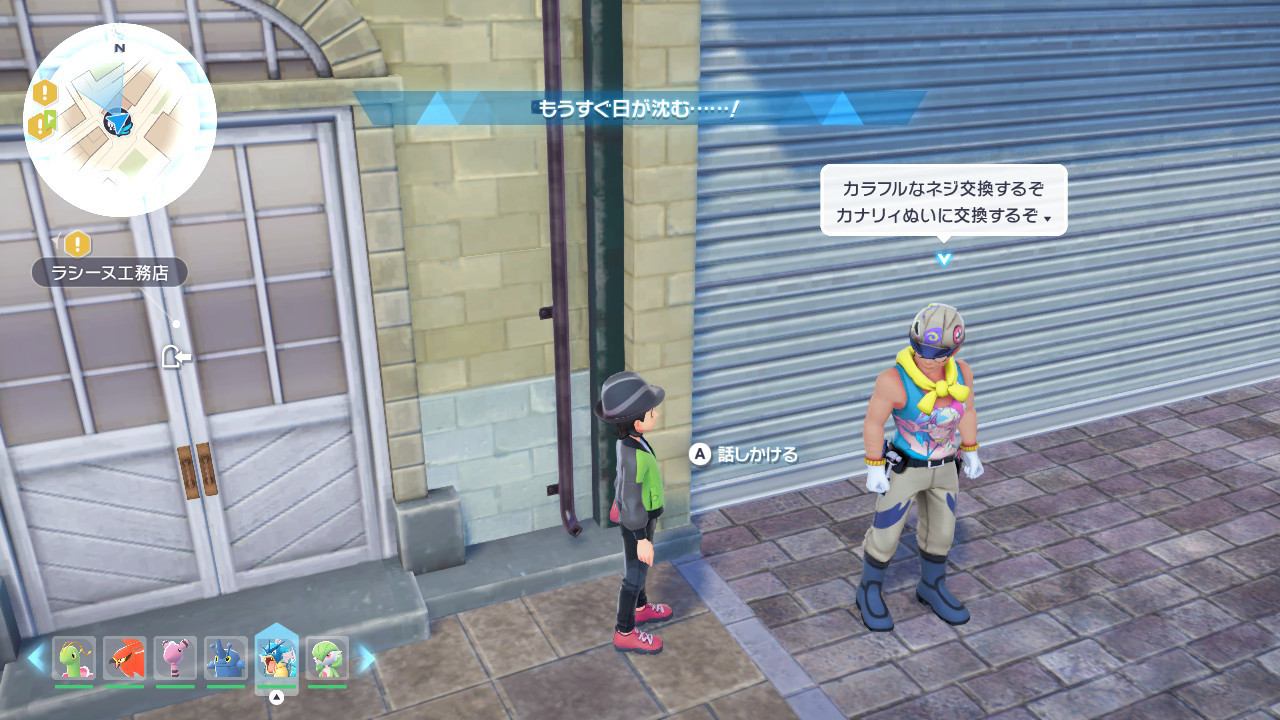Viewport: 1280px width, 720px height.
Task: Click the party bar's right arrow
Action: click(x=366, y=658)
